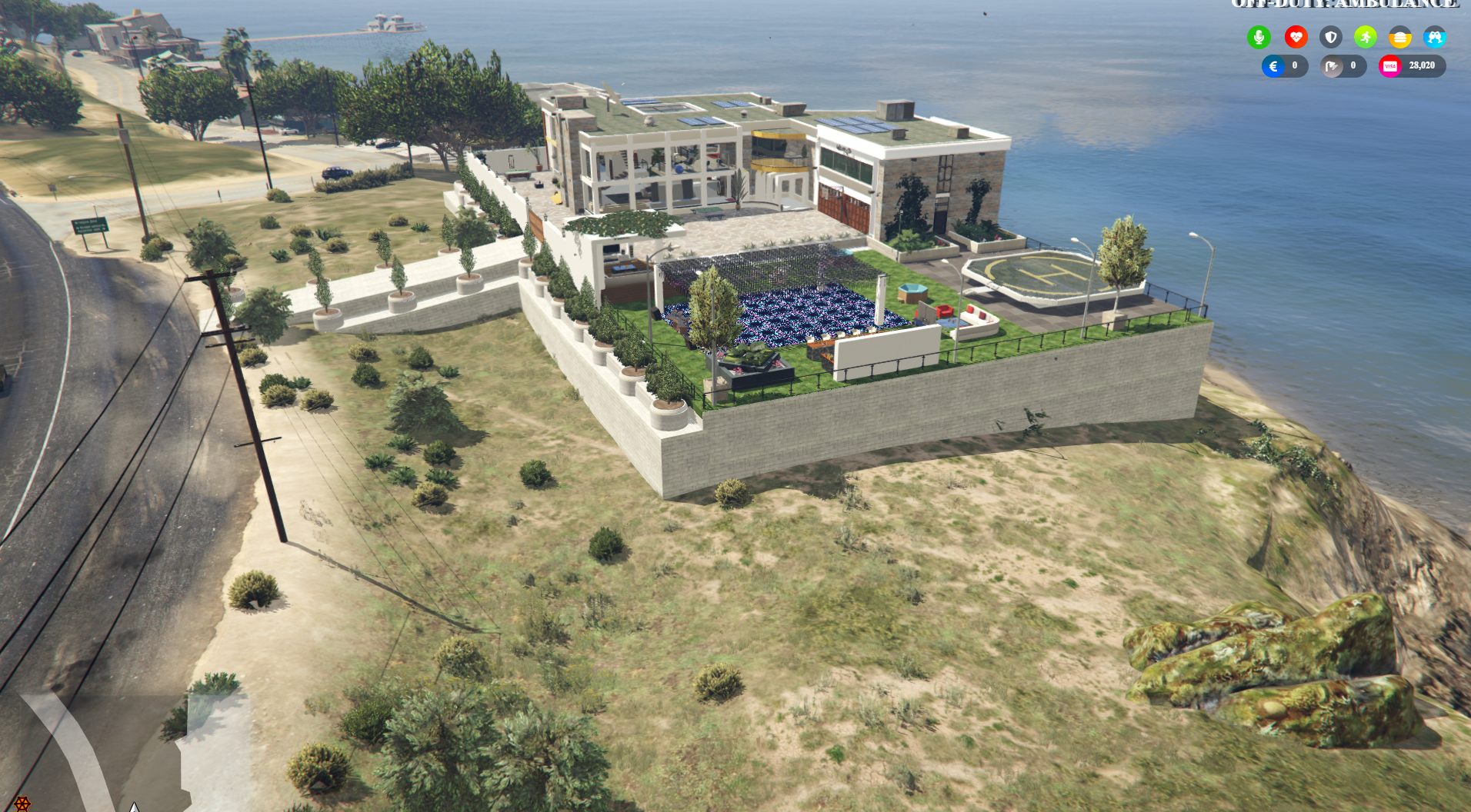Click the pink VISA bank card icon
Screen dimensions: 1471x812
pyautogui.click(x=1389, y=66)
